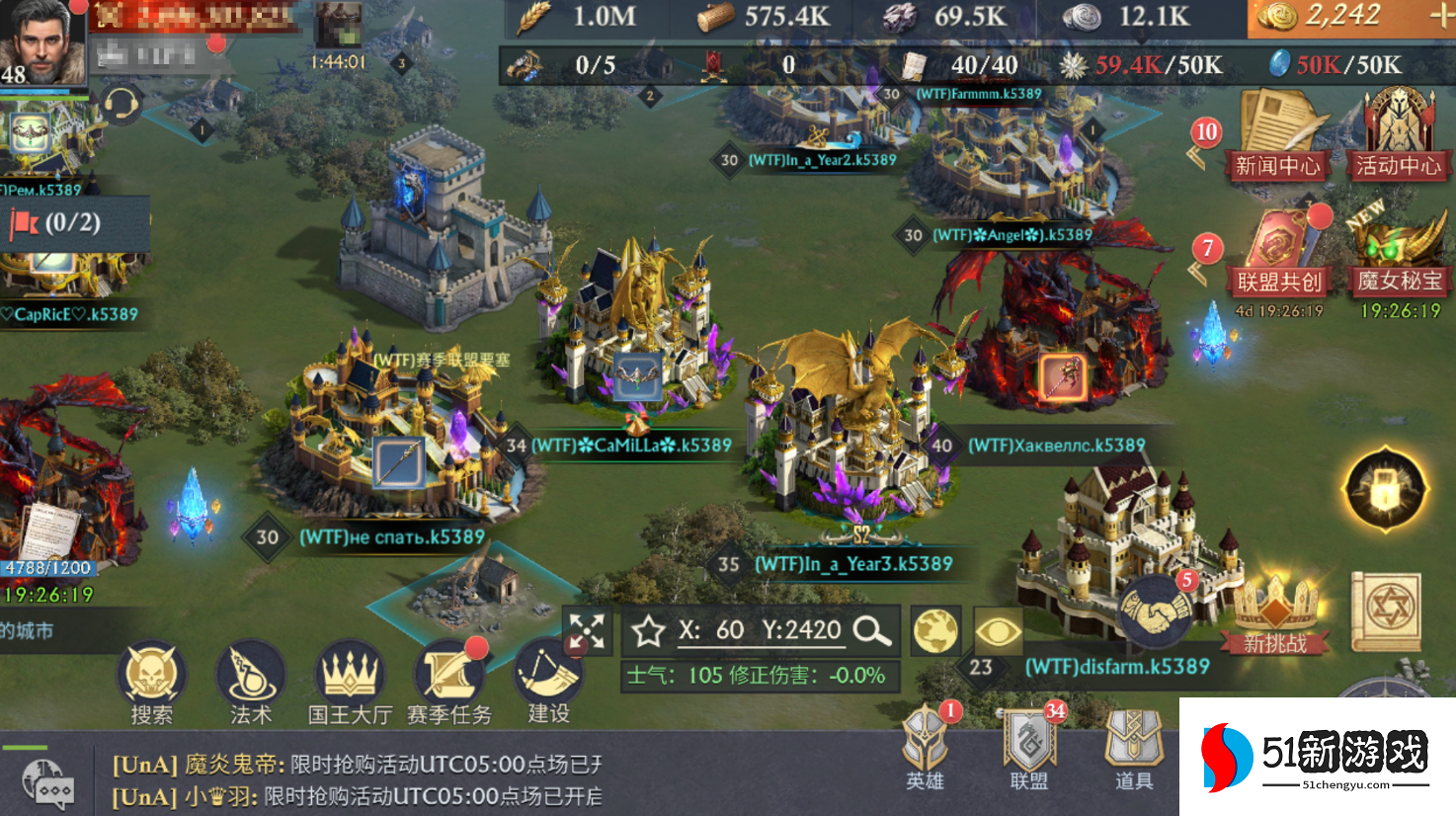Open the Heroes (英雄) menu
The height and width of the screenshot is (816, 1456).
coord(926,748)
